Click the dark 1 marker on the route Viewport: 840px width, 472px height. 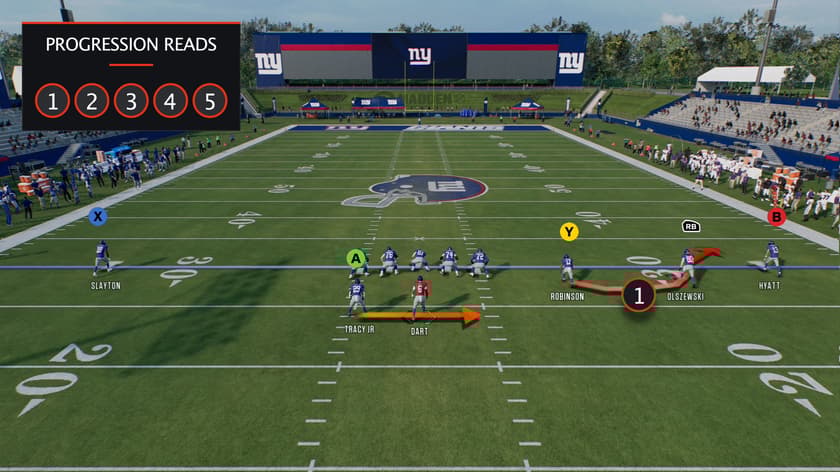639,295
